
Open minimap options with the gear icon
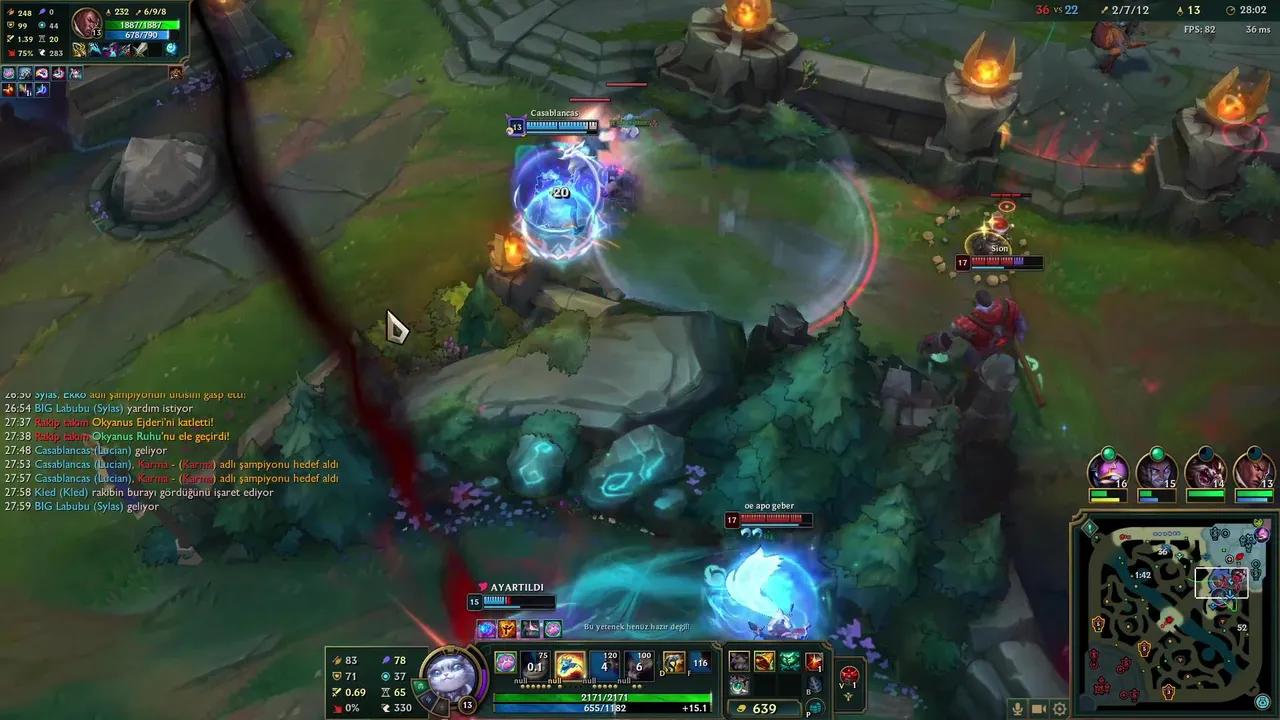[x=1059, y=709]
